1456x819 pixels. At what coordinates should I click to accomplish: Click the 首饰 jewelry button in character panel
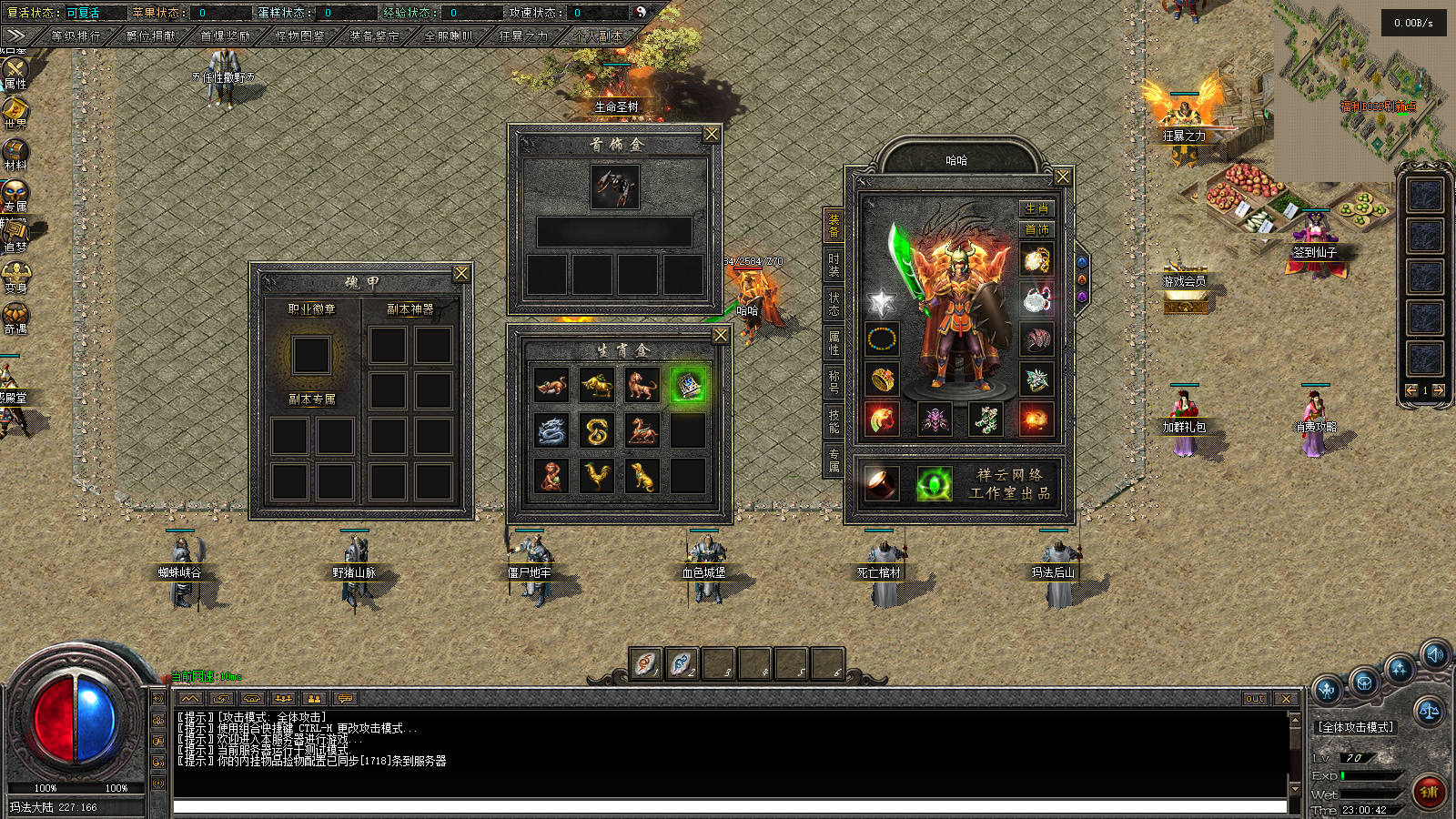coord(1036,229)
